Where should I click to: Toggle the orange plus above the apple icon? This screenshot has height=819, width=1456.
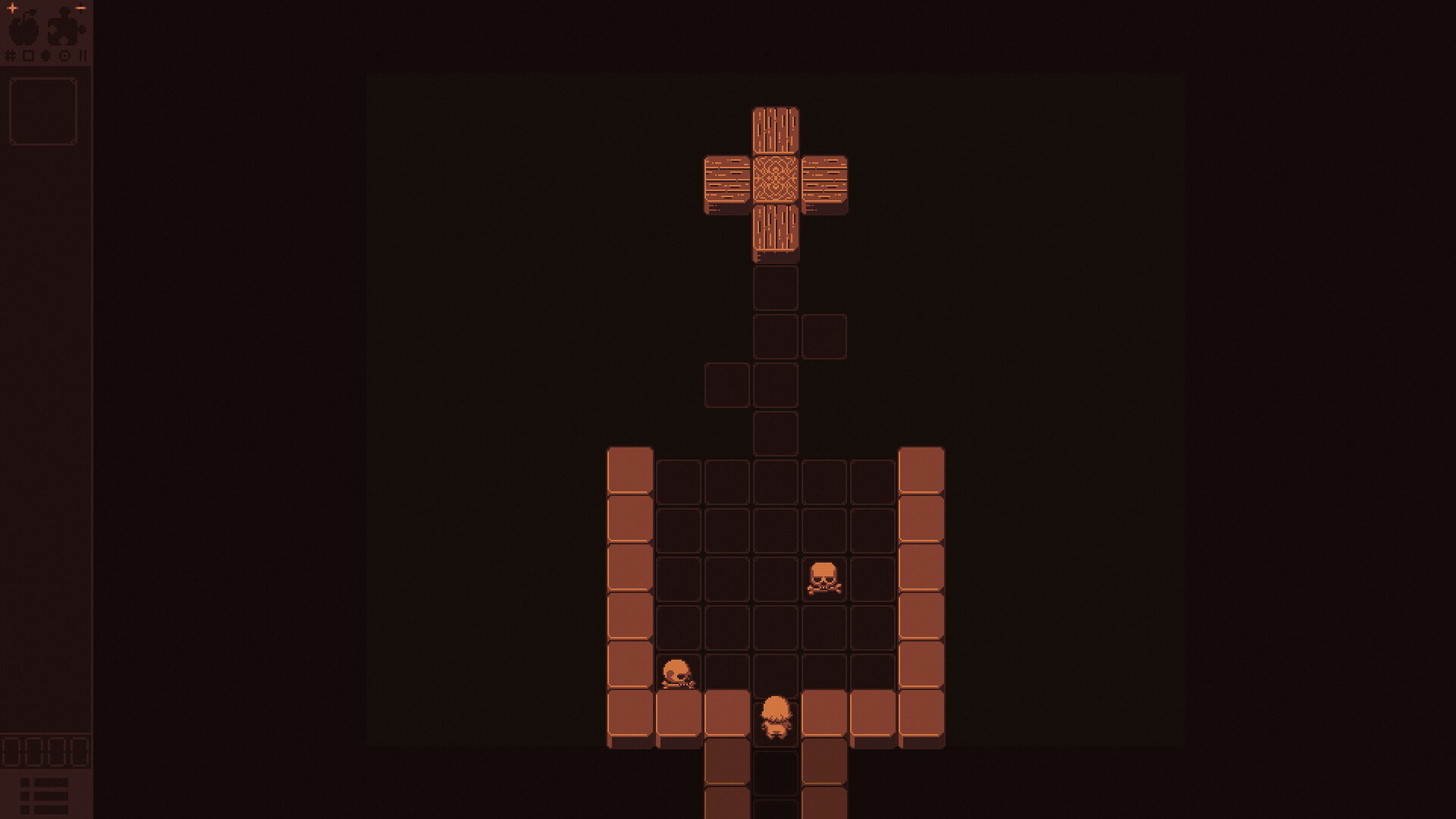[13, 8]
